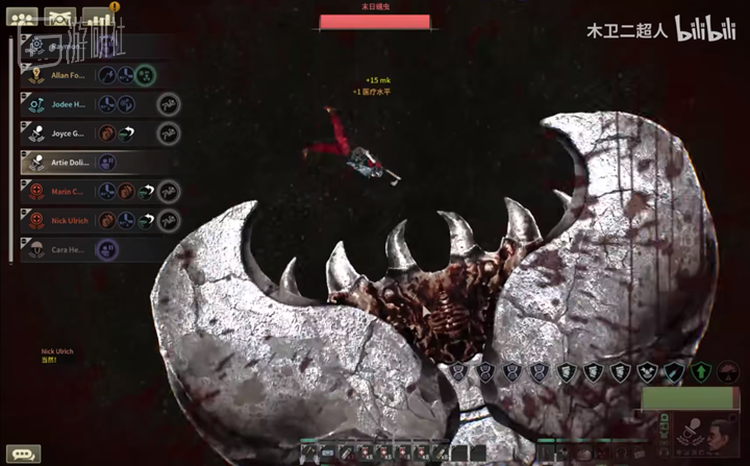Open the chat box button
The width and height of the screenshot is (750, 466).
click(23, 453)
